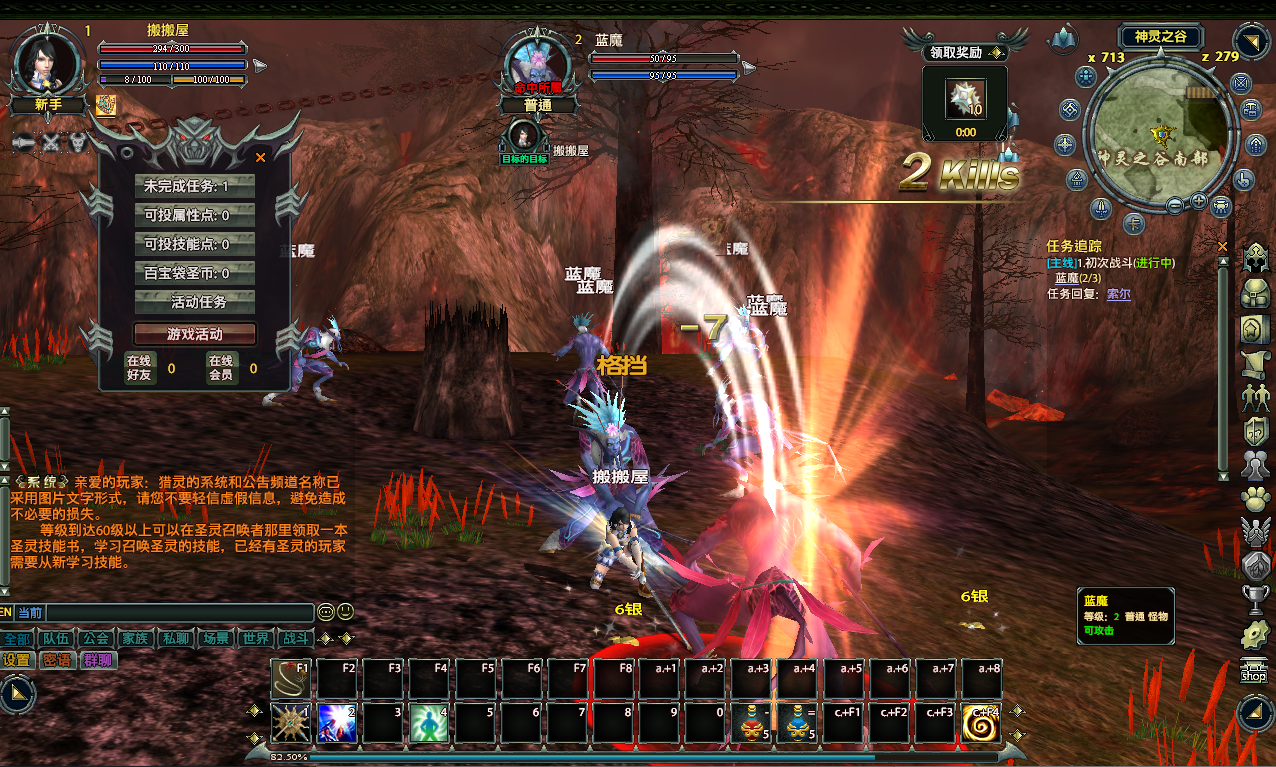The width and height of the screenshot is (1276, 767).
Task: Use the whip item in slot F1
Action: coord(290,678)
